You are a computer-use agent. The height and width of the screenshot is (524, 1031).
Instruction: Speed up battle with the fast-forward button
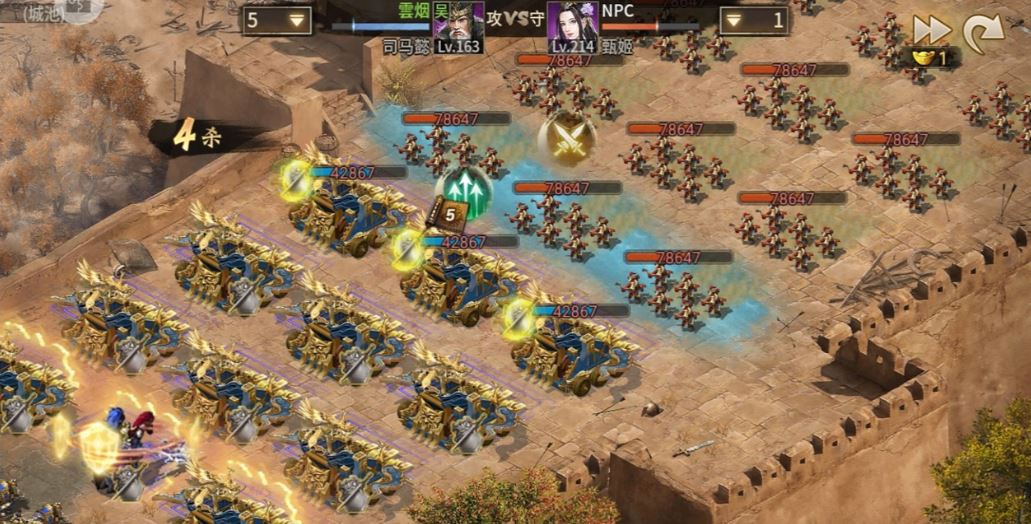[x=931, y=30]
